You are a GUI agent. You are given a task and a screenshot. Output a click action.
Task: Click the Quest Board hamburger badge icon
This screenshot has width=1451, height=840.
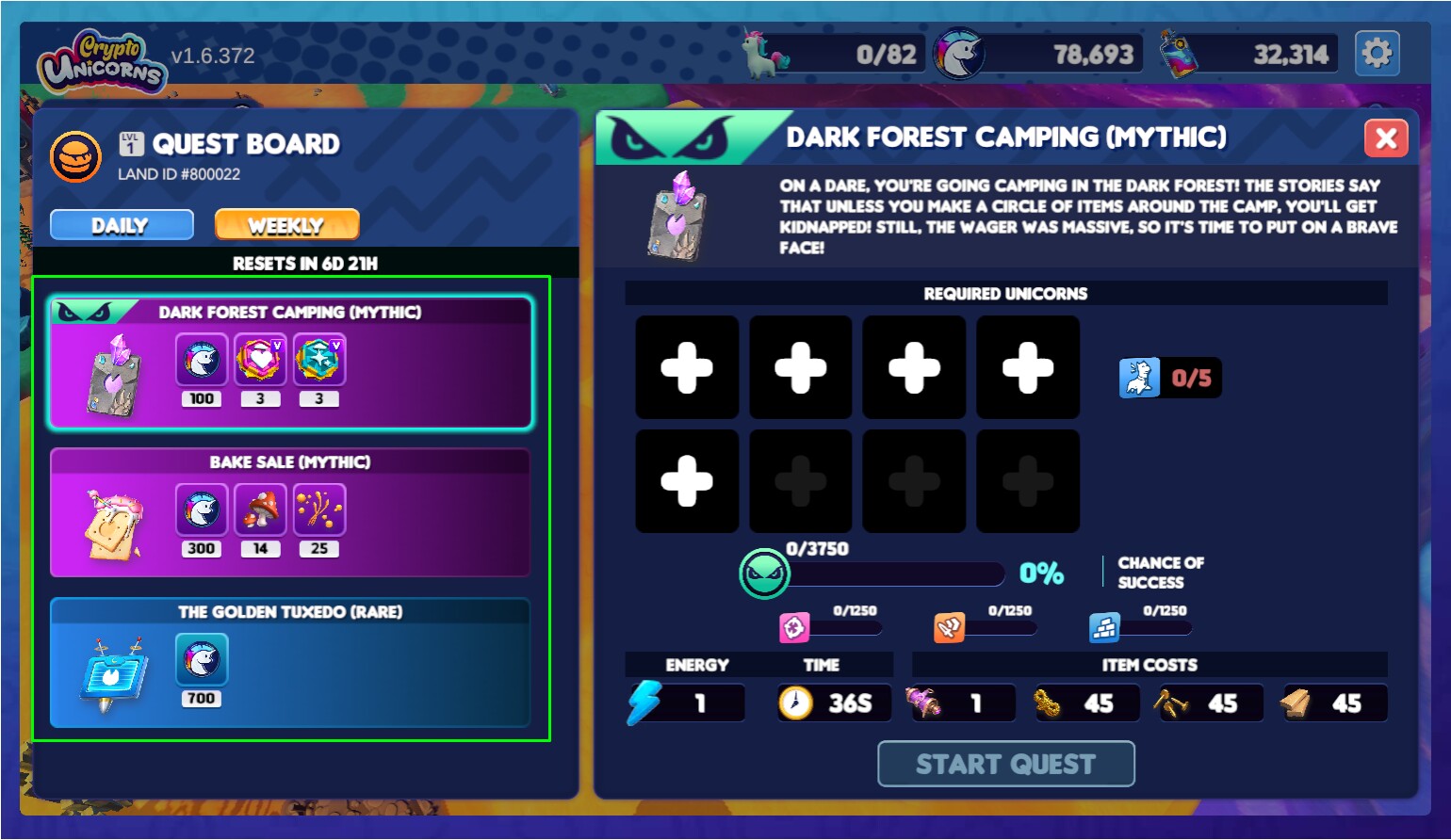[75, 156]
